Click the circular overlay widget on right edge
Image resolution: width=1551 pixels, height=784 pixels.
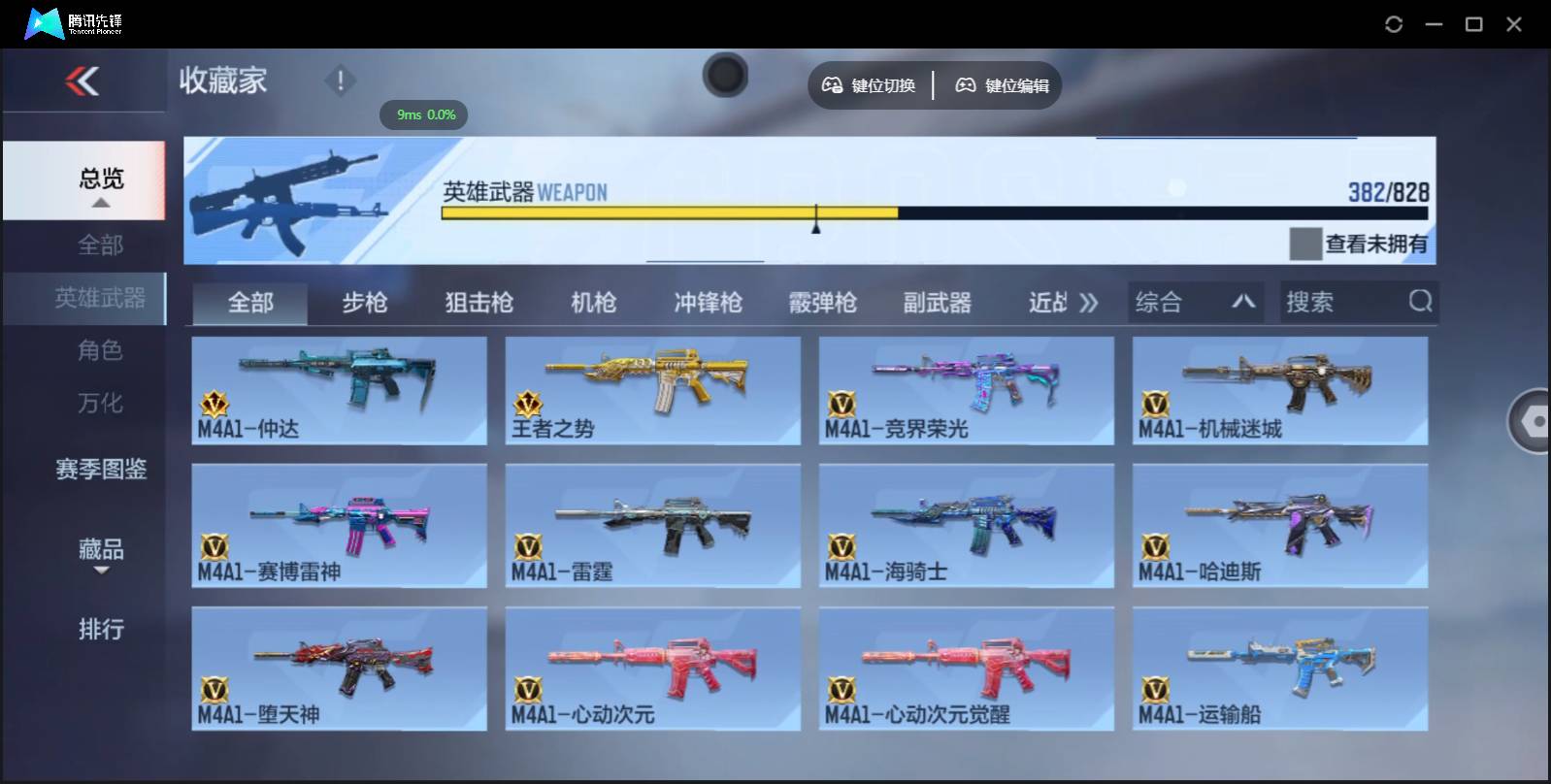(1532, 422)
